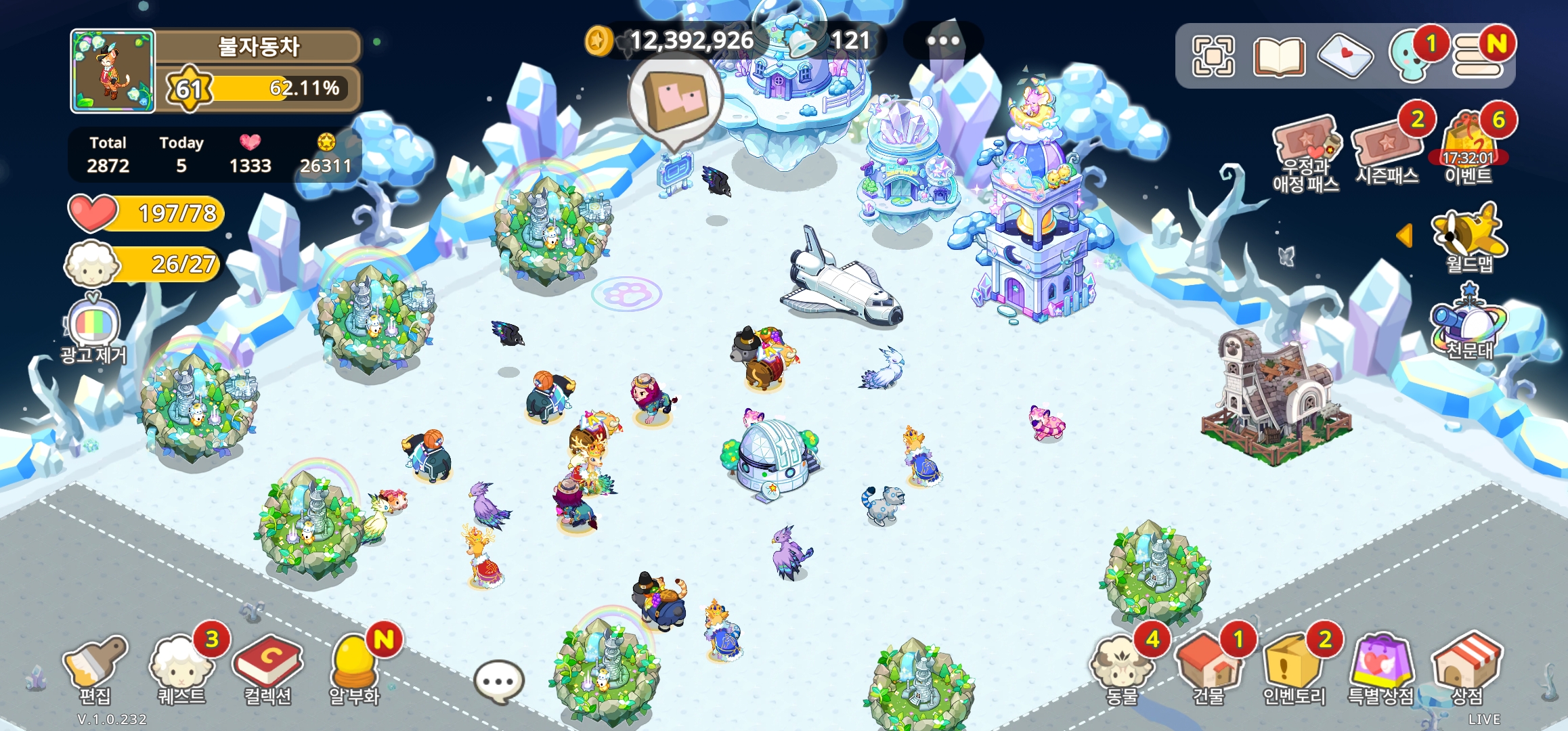This screenshot has height=731, width=1568.
Task: Open the chat speech bubble
Action: click(499, 682)
